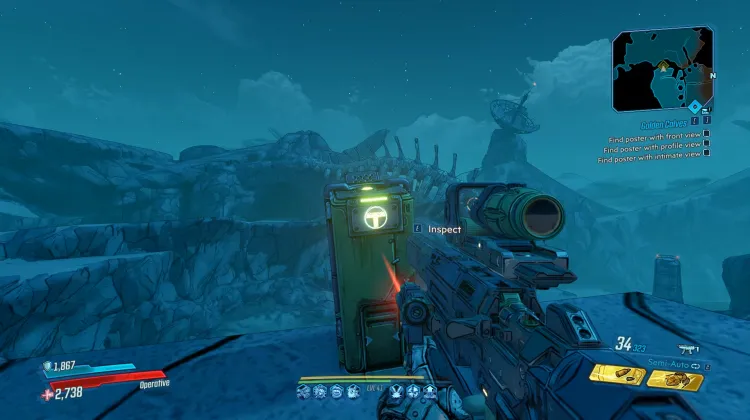Screen dimensions: 750x420
Task: Select the front view poster objective
Action: point(657,134)
